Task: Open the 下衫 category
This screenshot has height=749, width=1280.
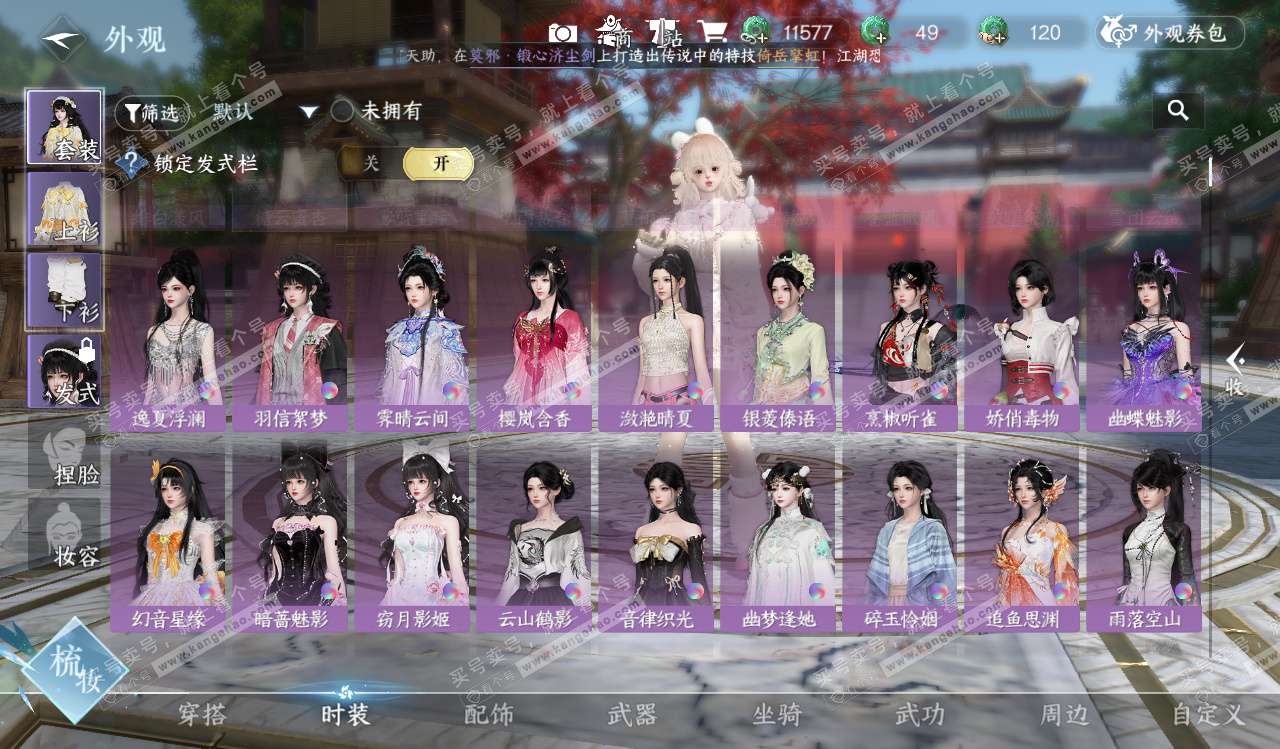Action: pos(65,290)
